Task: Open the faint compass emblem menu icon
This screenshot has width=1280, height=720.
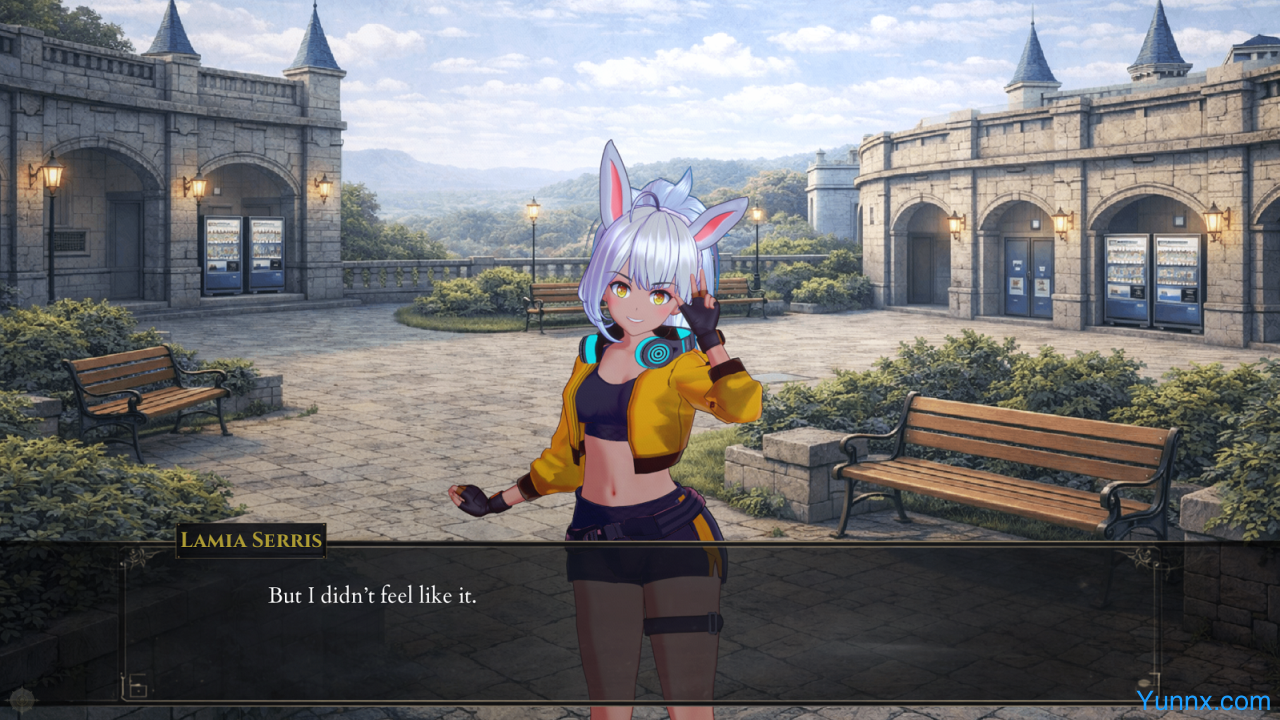Action: pos(22,699)
